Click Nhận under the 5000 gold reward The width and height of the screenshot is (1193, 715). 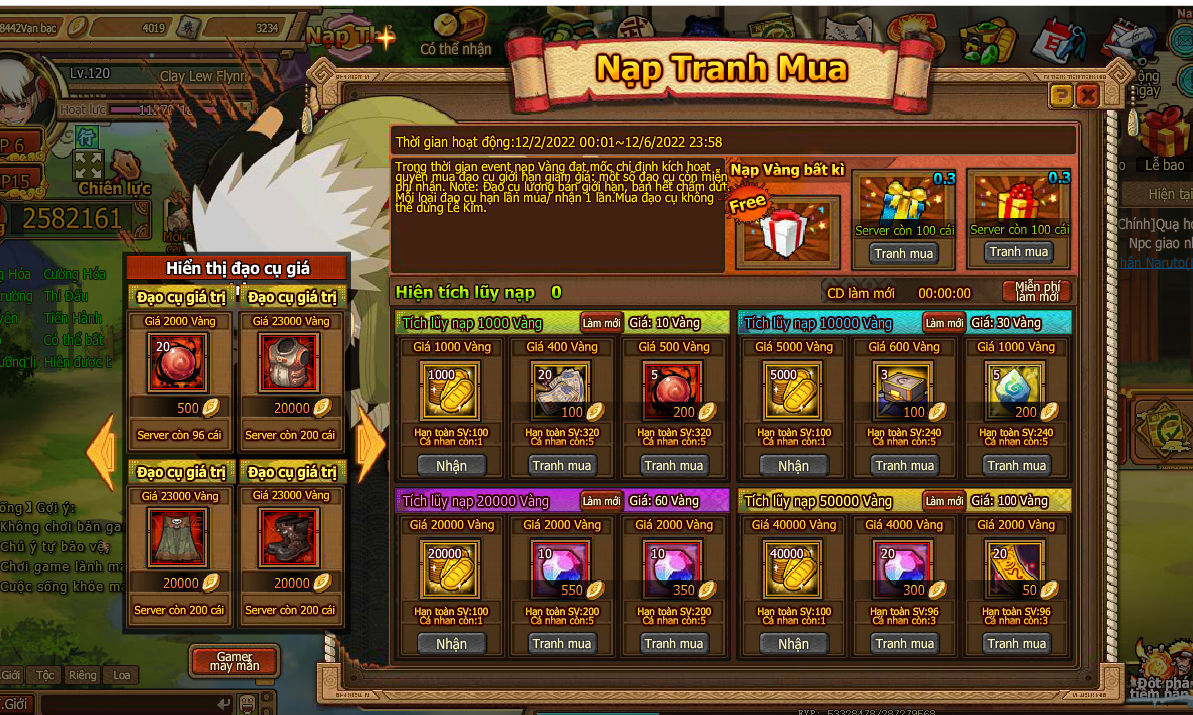(x=793, y=465)
